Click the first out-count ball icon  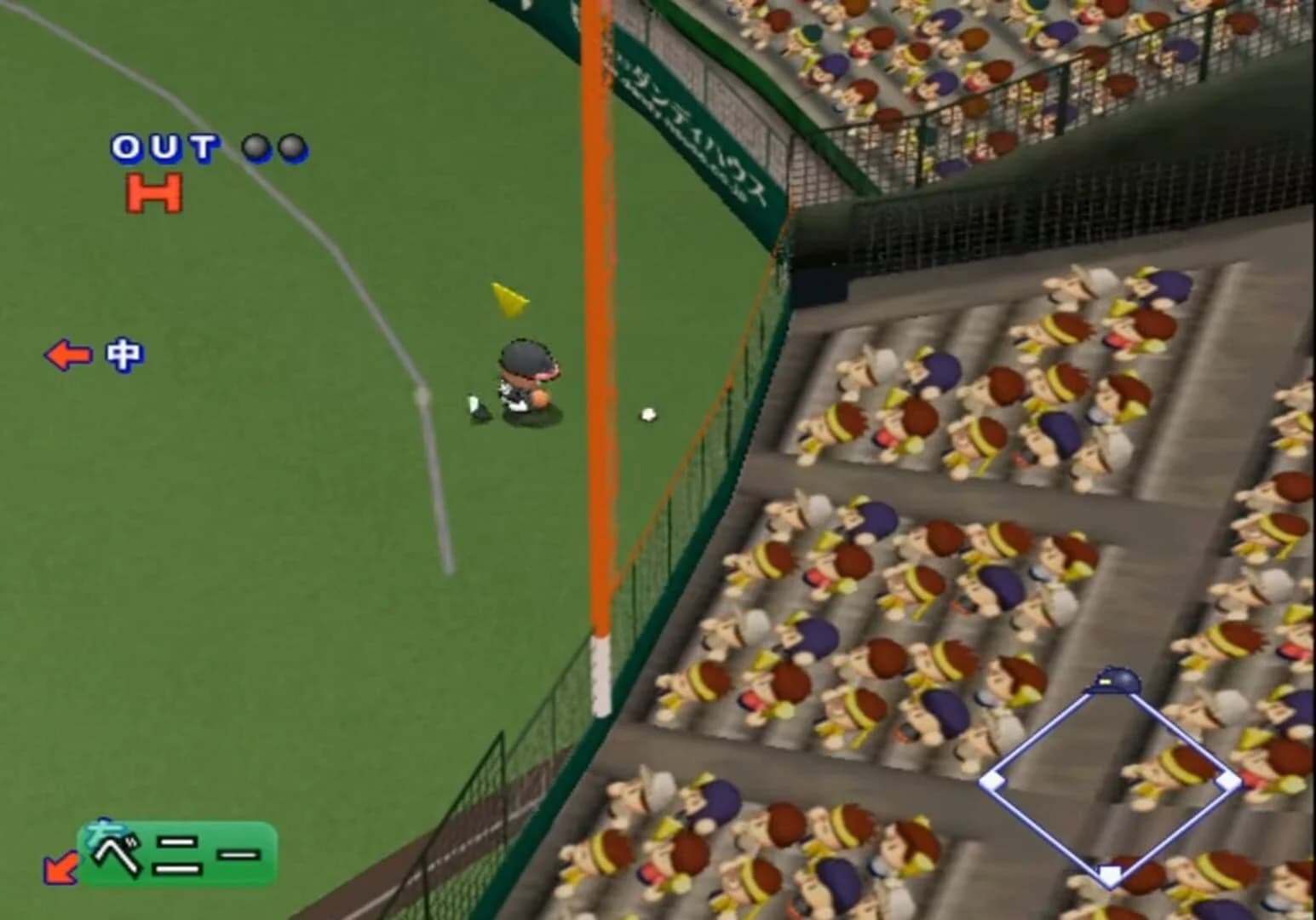(x=256, y=147)
